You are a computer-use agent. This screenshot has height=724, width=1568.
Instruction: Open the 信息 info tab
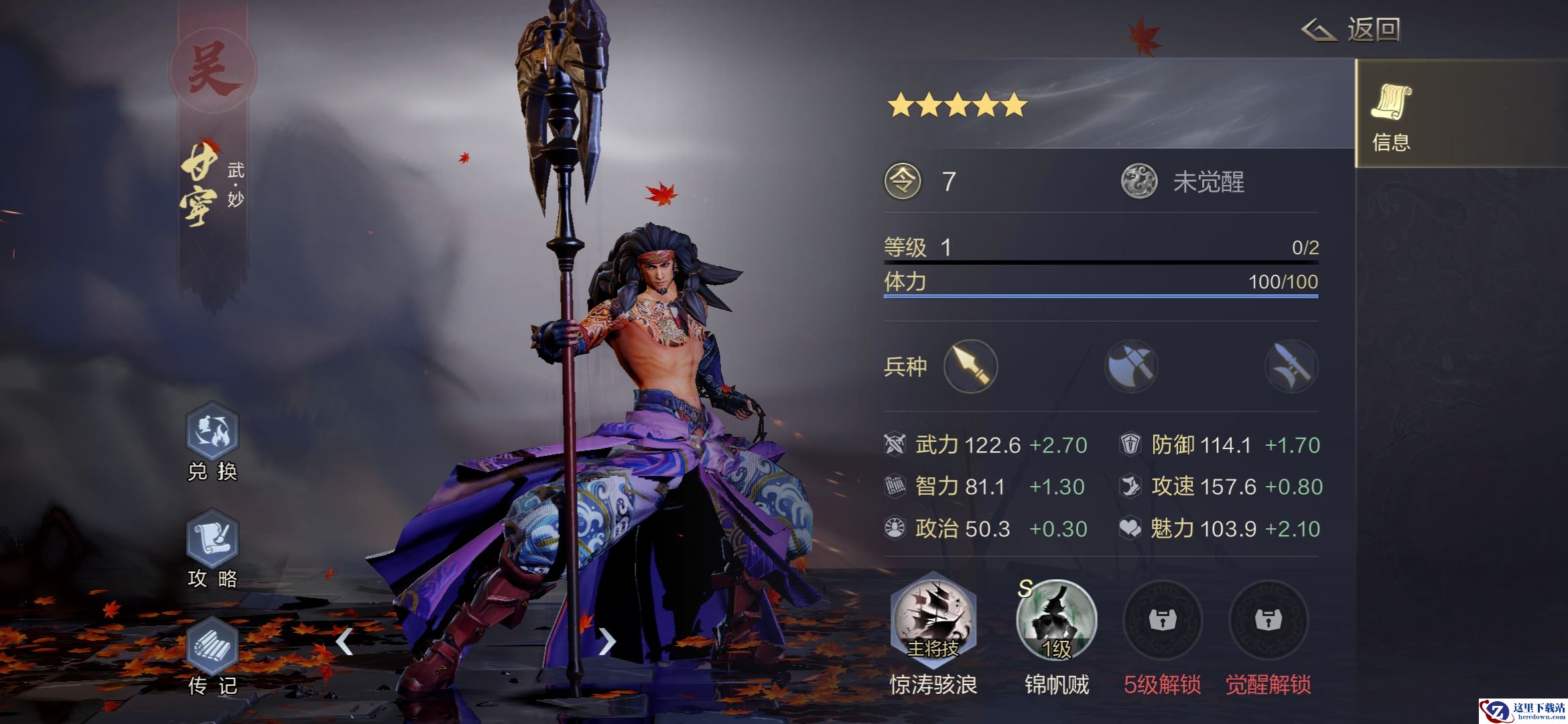click(x=1391, y=115)
